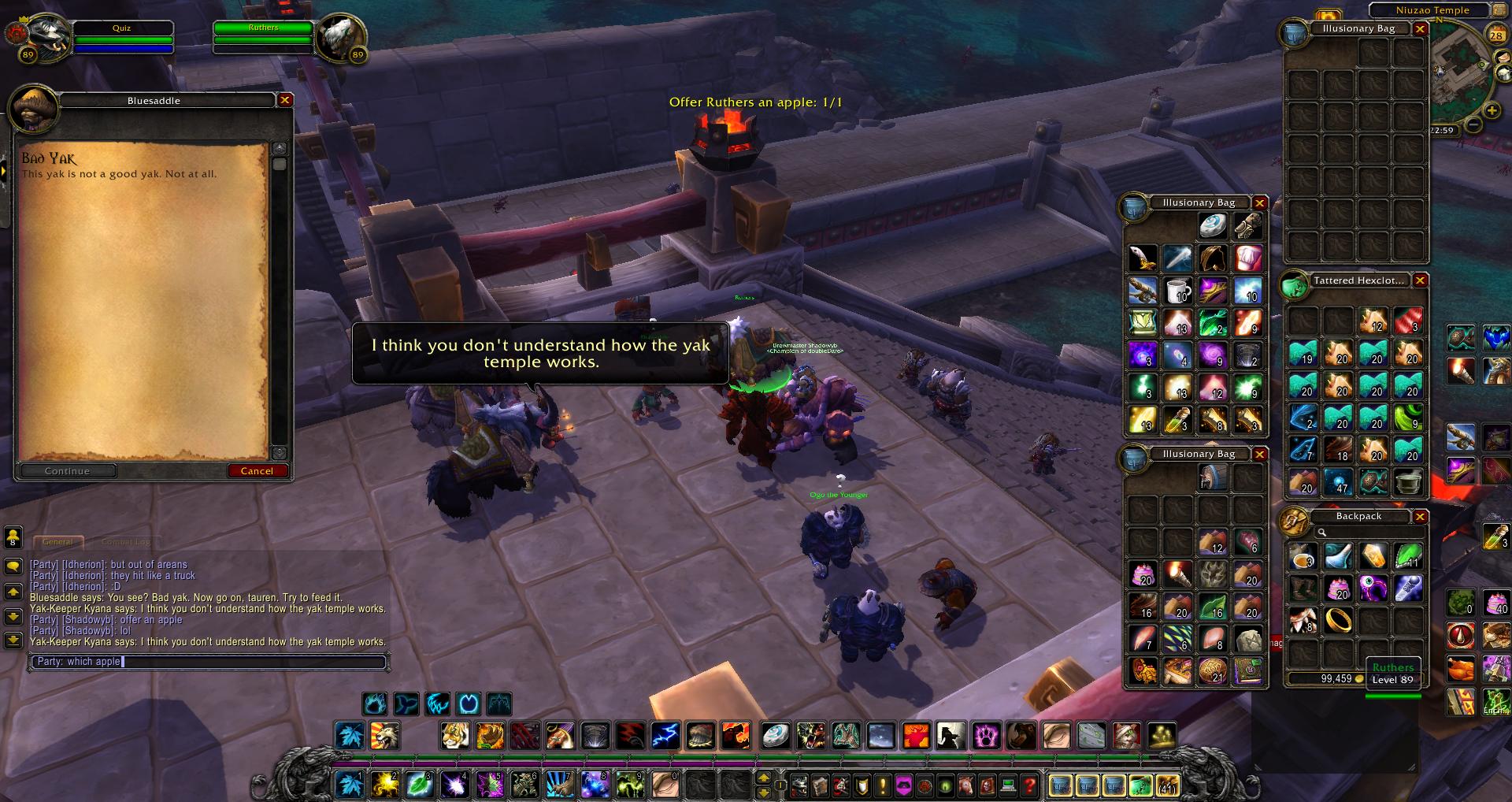Select the General chat tab
This screenshot has width=1512, height=802.
(57, 542)
